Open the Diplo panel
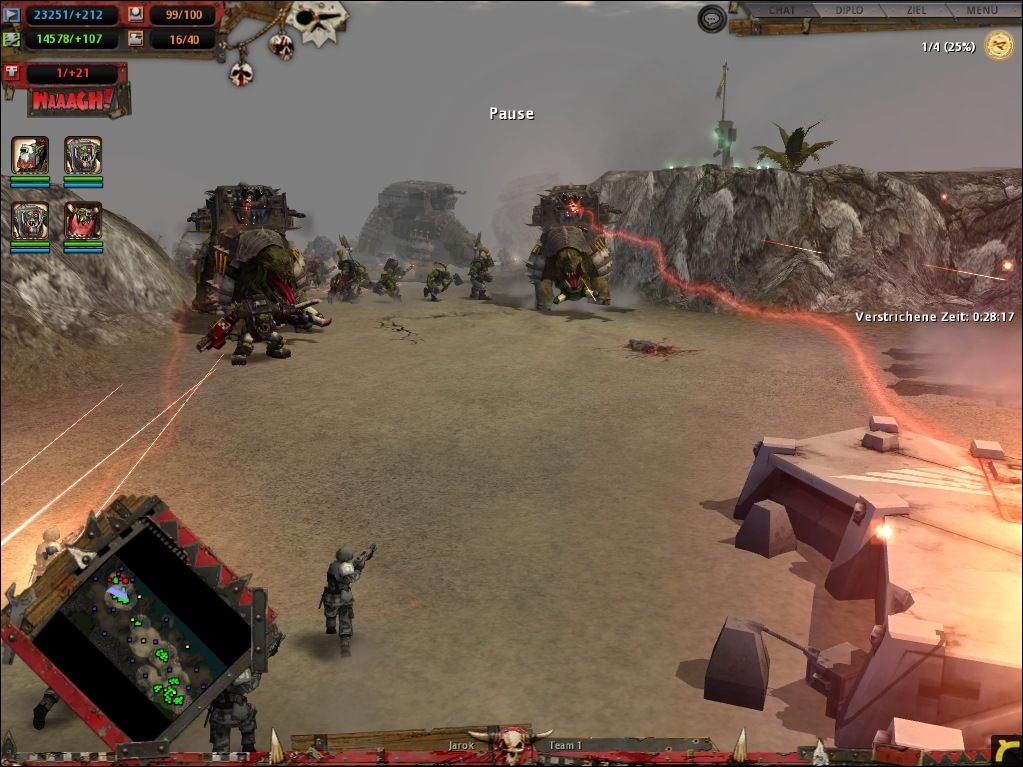 [849, 11]
